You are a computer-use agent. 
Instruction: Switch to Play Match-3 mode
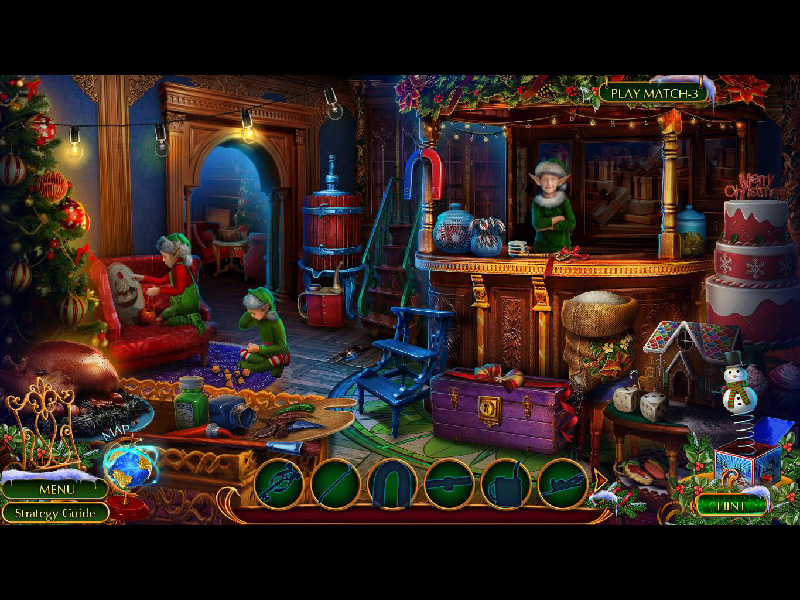654,93
